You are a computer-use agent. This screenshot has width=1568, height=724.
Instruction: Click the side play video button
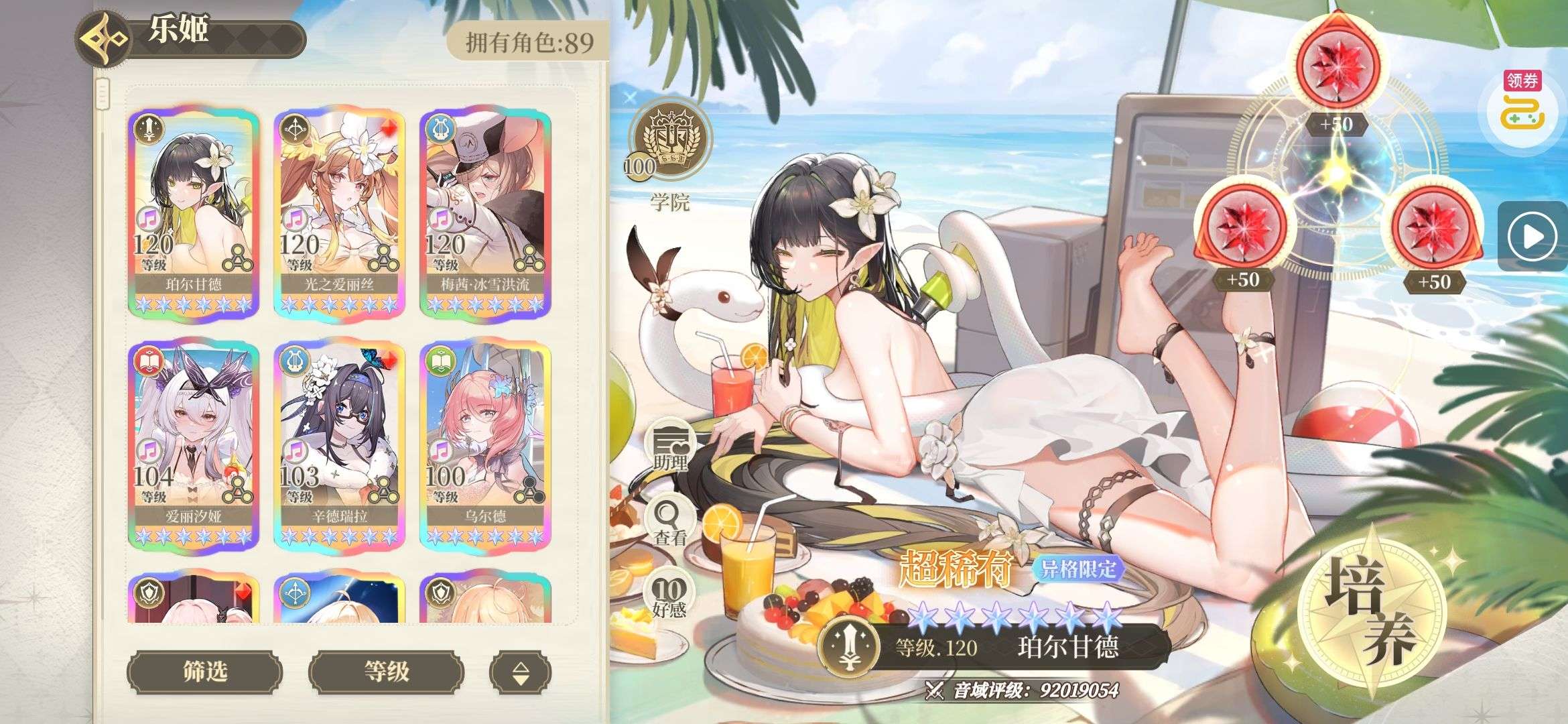pyautogui.click(x=1532, y=236)
